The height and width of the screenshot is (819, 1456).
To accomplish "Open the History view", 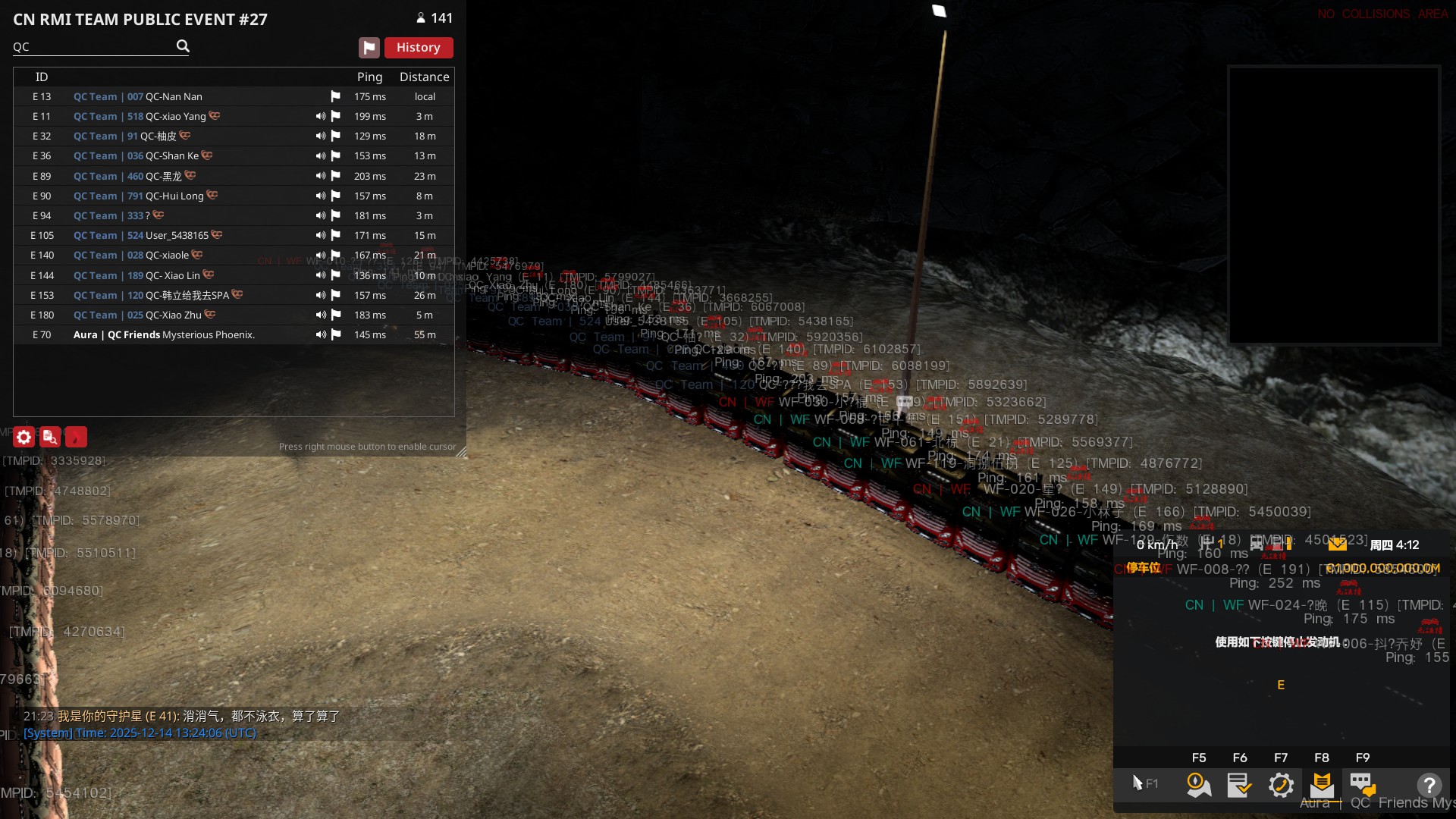I will tap(418, 48).
